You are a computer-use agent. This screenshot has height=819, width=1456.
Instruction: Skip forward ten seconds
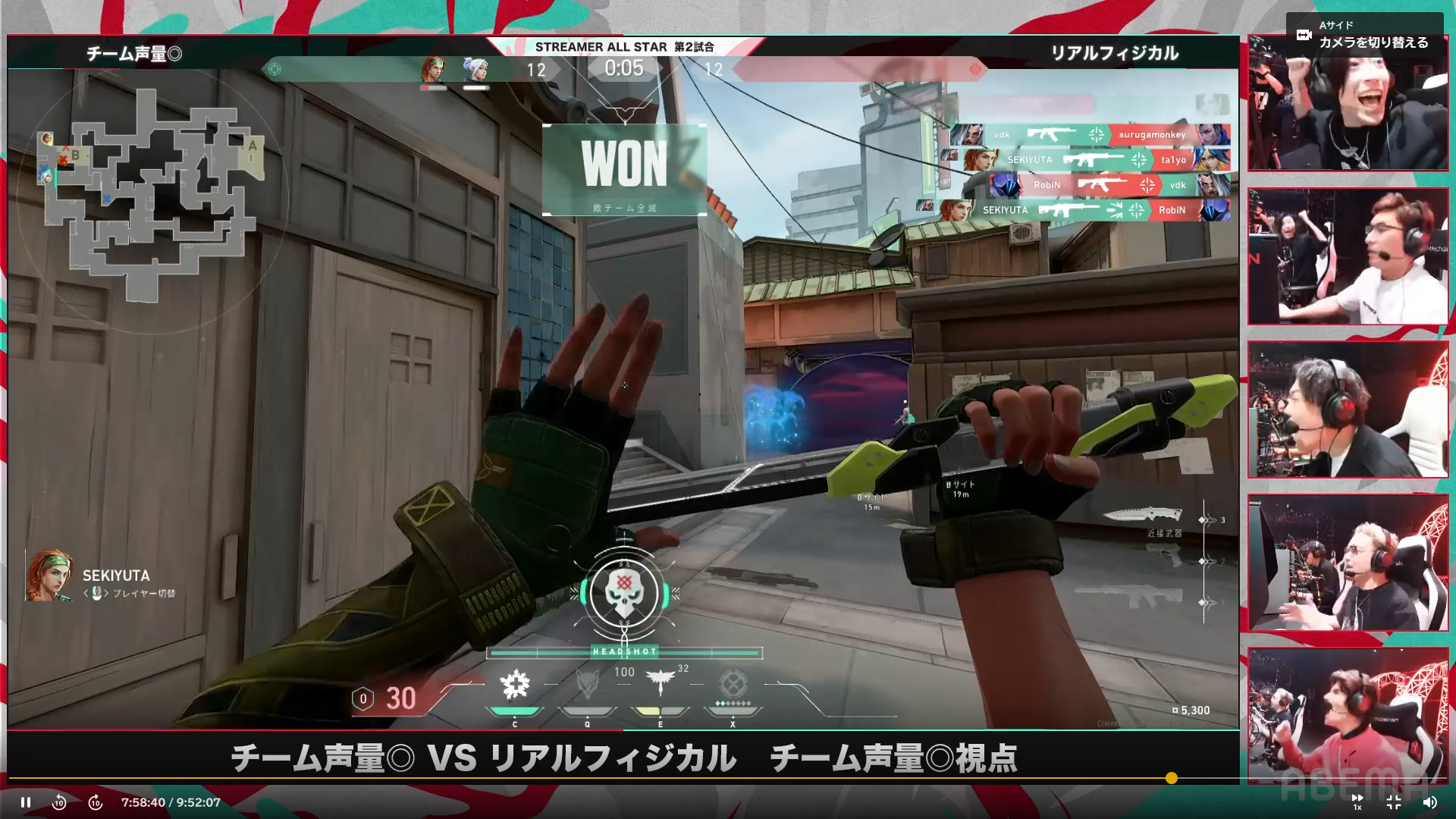coord(96,802)
